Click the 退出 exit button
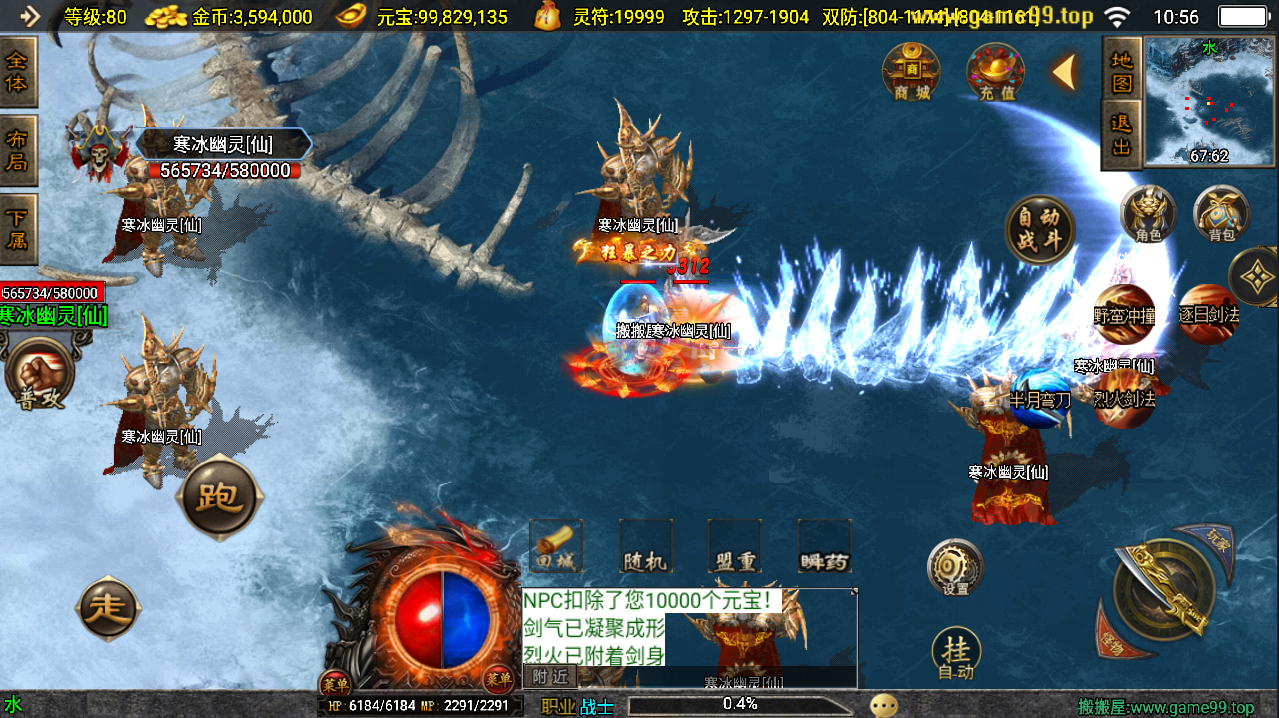The height and width of the screenshot is (718, 1279). [1122, 135]
